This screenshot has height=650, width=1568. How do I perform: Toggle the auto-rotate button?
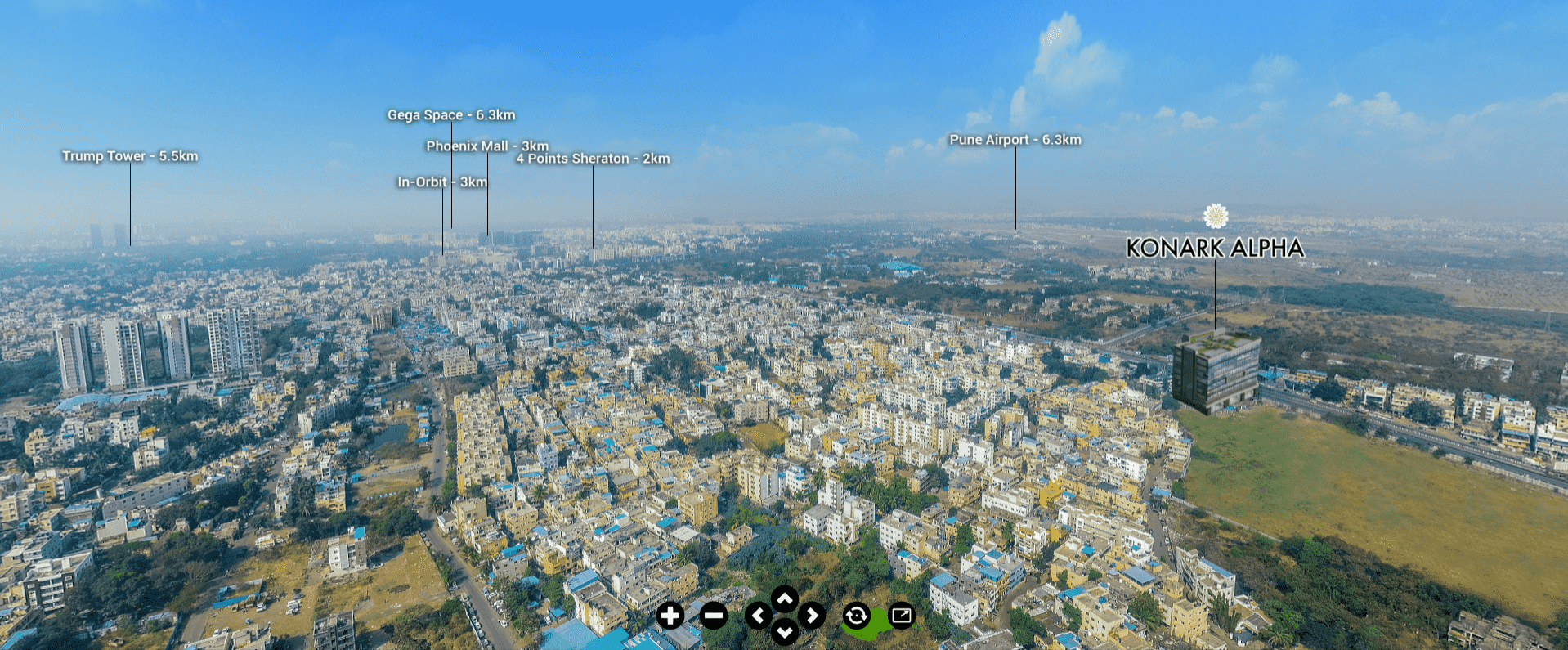click(856, 616)
